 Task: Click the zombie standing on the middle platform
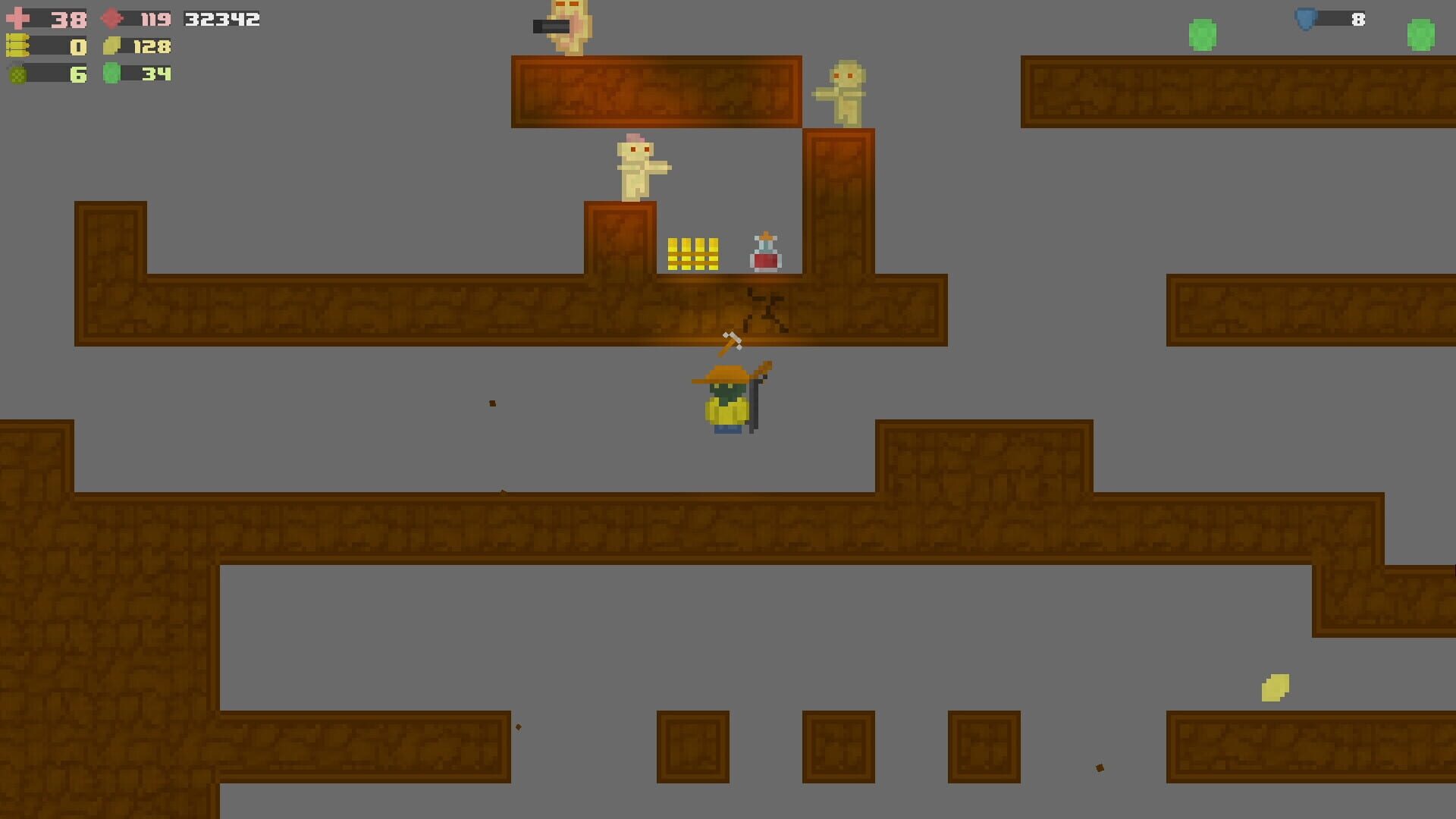tap(637, 168)
